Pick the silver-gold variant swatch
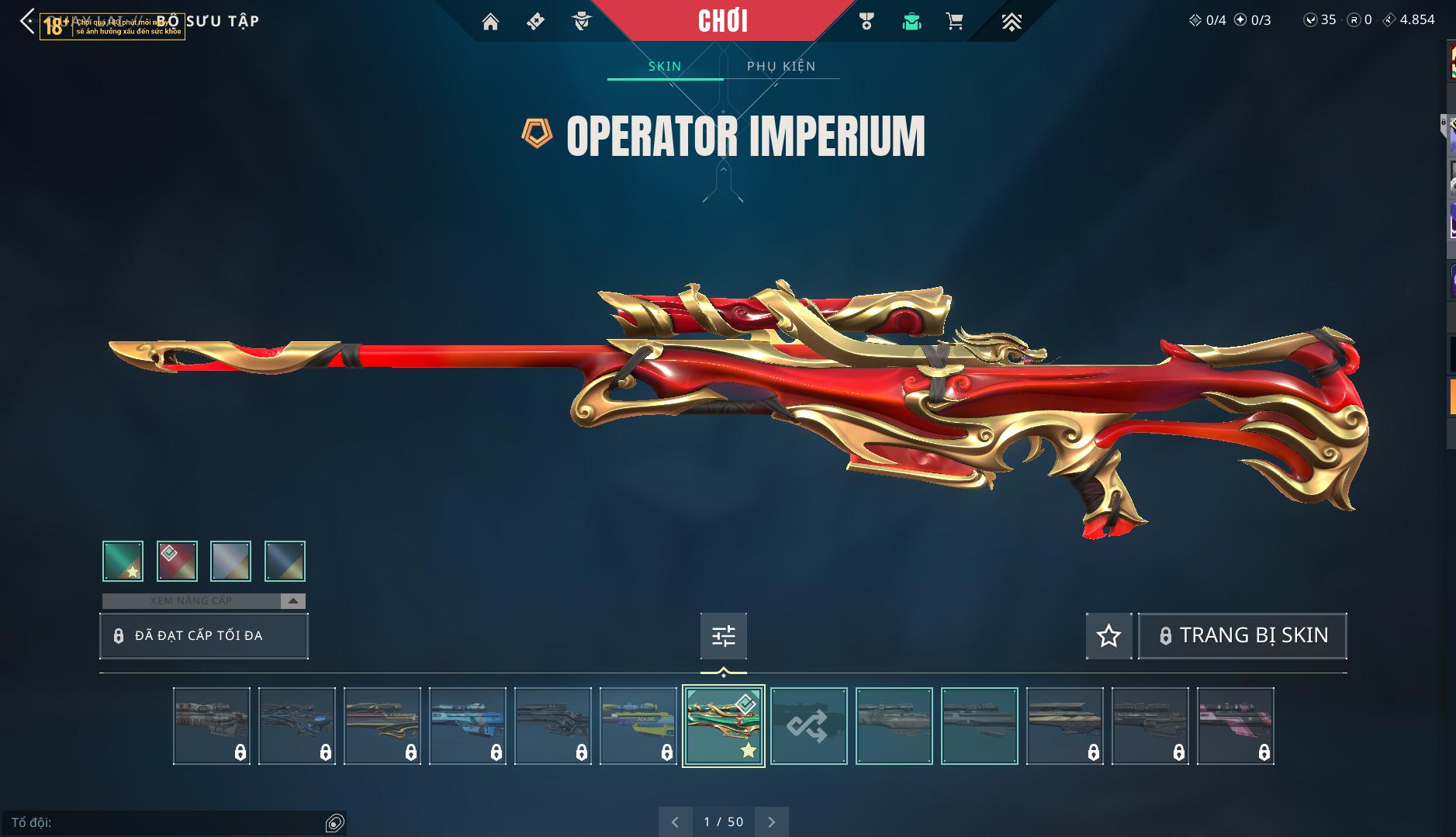 point(230,561)
